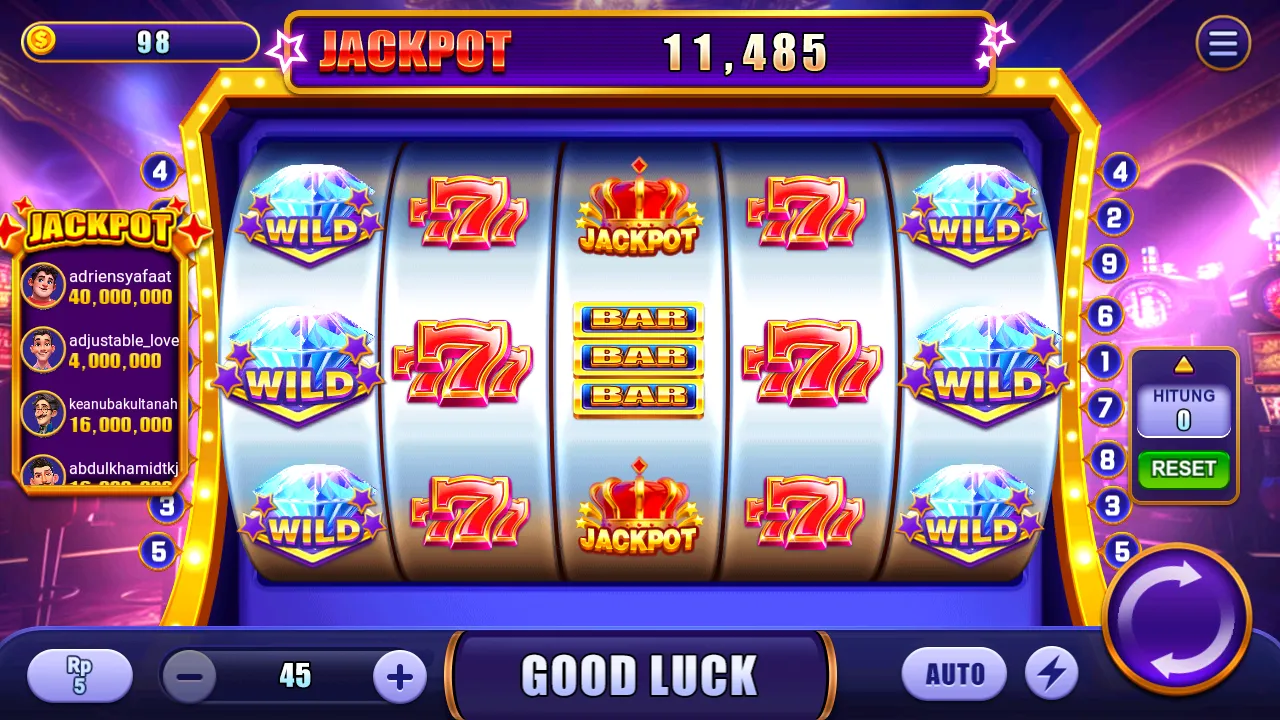Image resolution: width=1280 pixels, height=720 pixels.
Task: Open the hamburger menu
Action: pos(1223,44)
